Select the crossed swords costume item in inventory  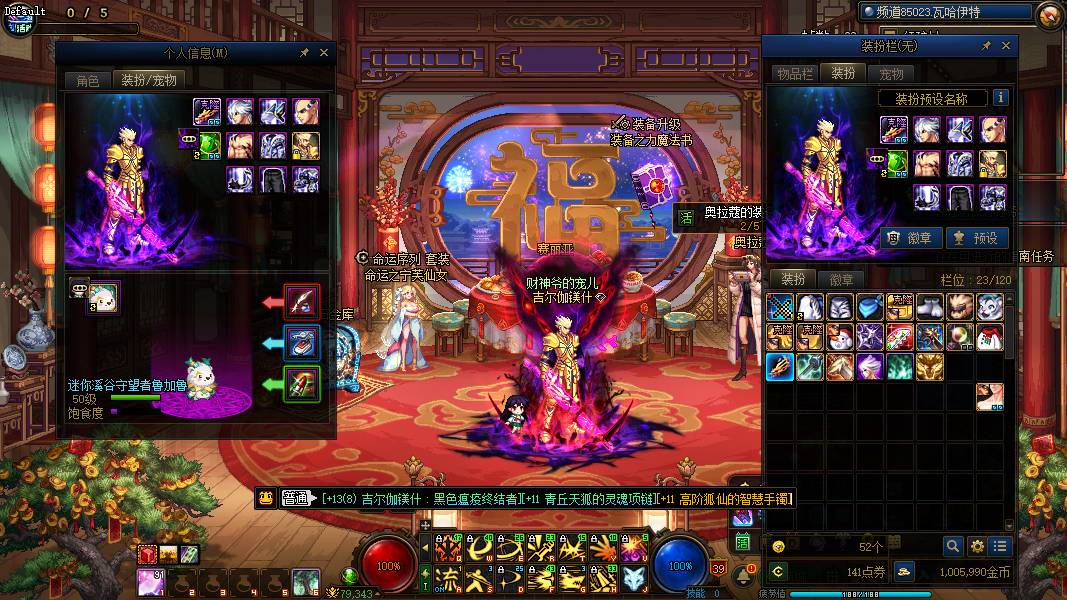[x=780, y=307]
